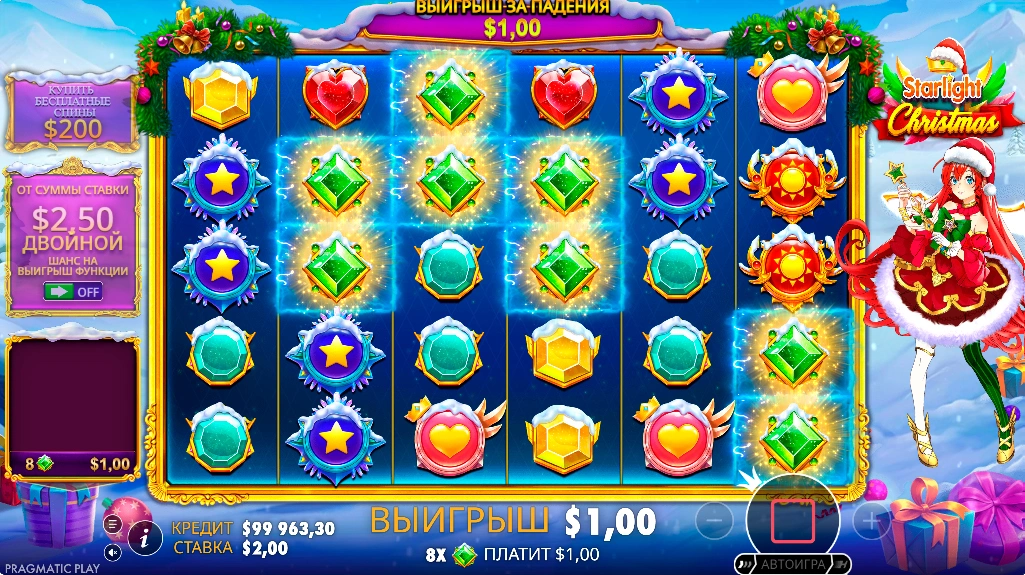
Task: Open the Автоигра autoplay settings
Action: tap(792, 564)
